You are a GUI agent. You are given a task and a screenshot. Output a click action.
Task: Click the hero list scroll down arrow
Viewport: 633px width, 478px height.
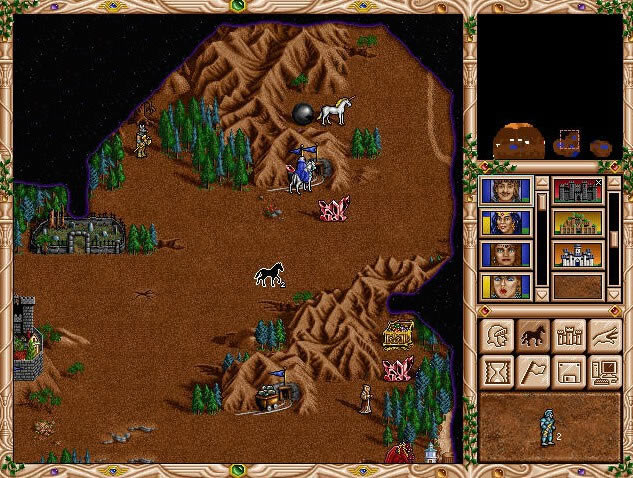click(542, 295)
